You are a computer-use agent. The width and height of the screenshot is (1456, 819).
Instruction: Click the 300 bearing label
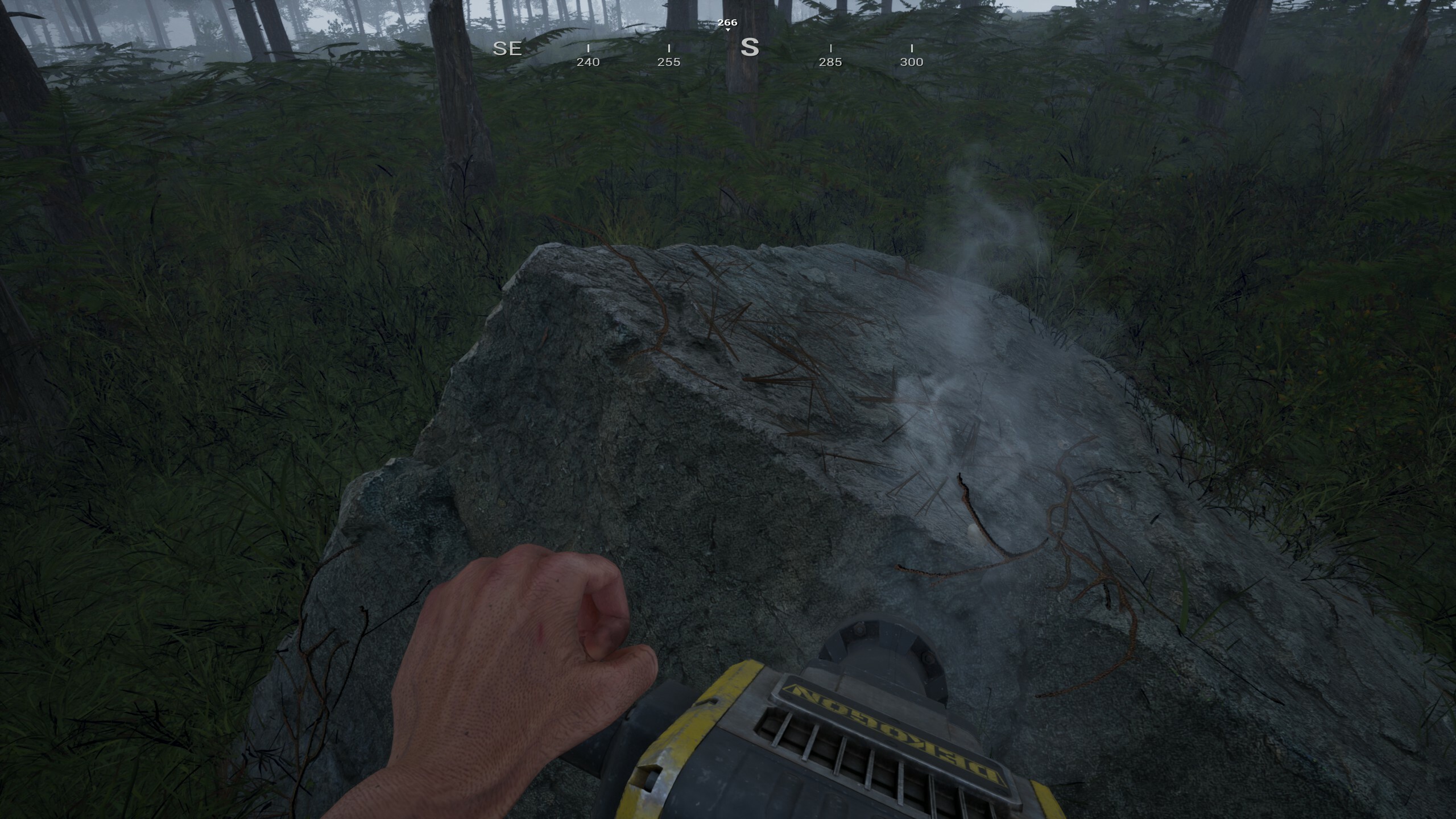click(912, 63)
